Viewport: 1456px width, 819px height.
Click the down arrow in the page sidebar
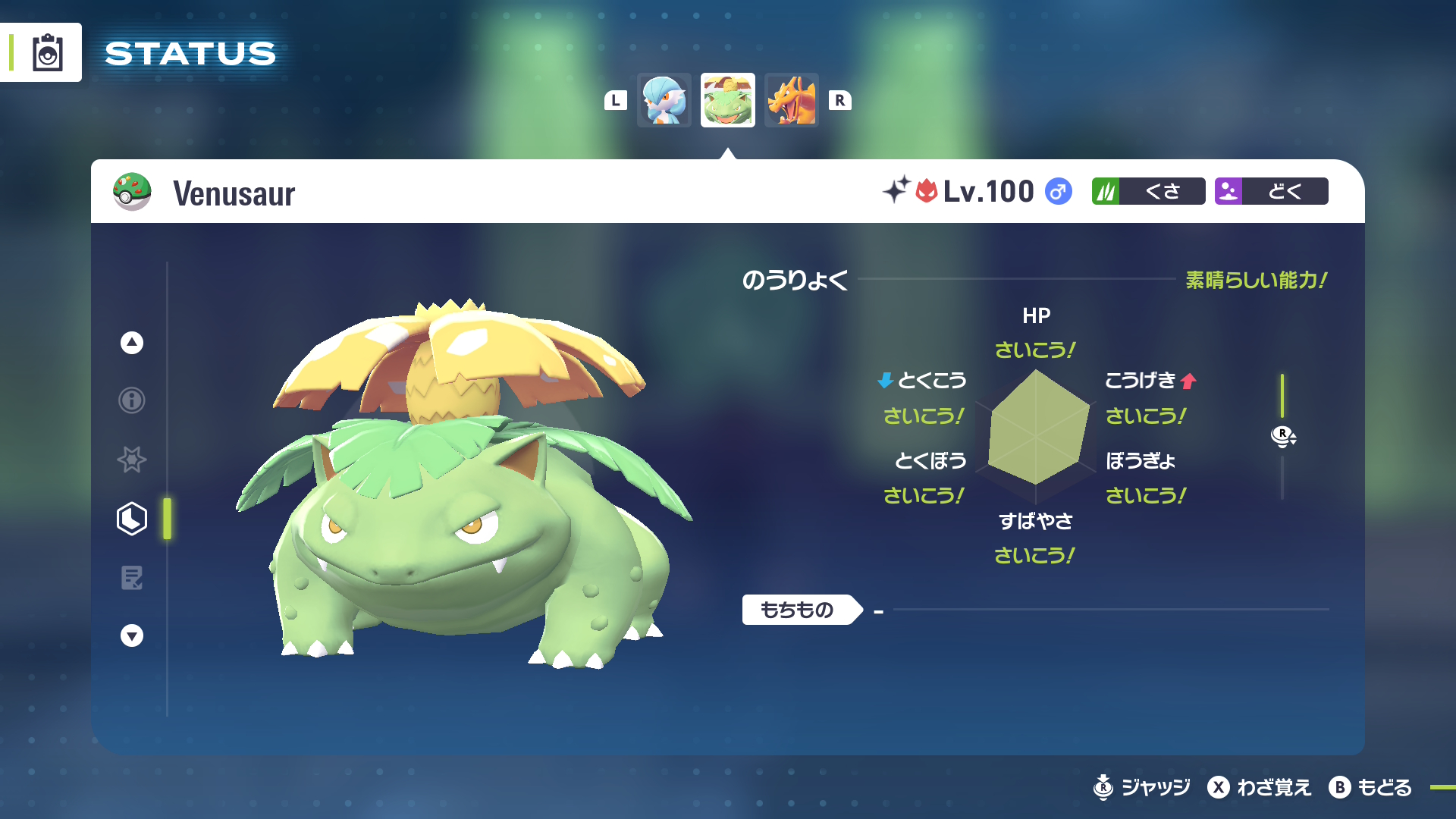(132, 635)
